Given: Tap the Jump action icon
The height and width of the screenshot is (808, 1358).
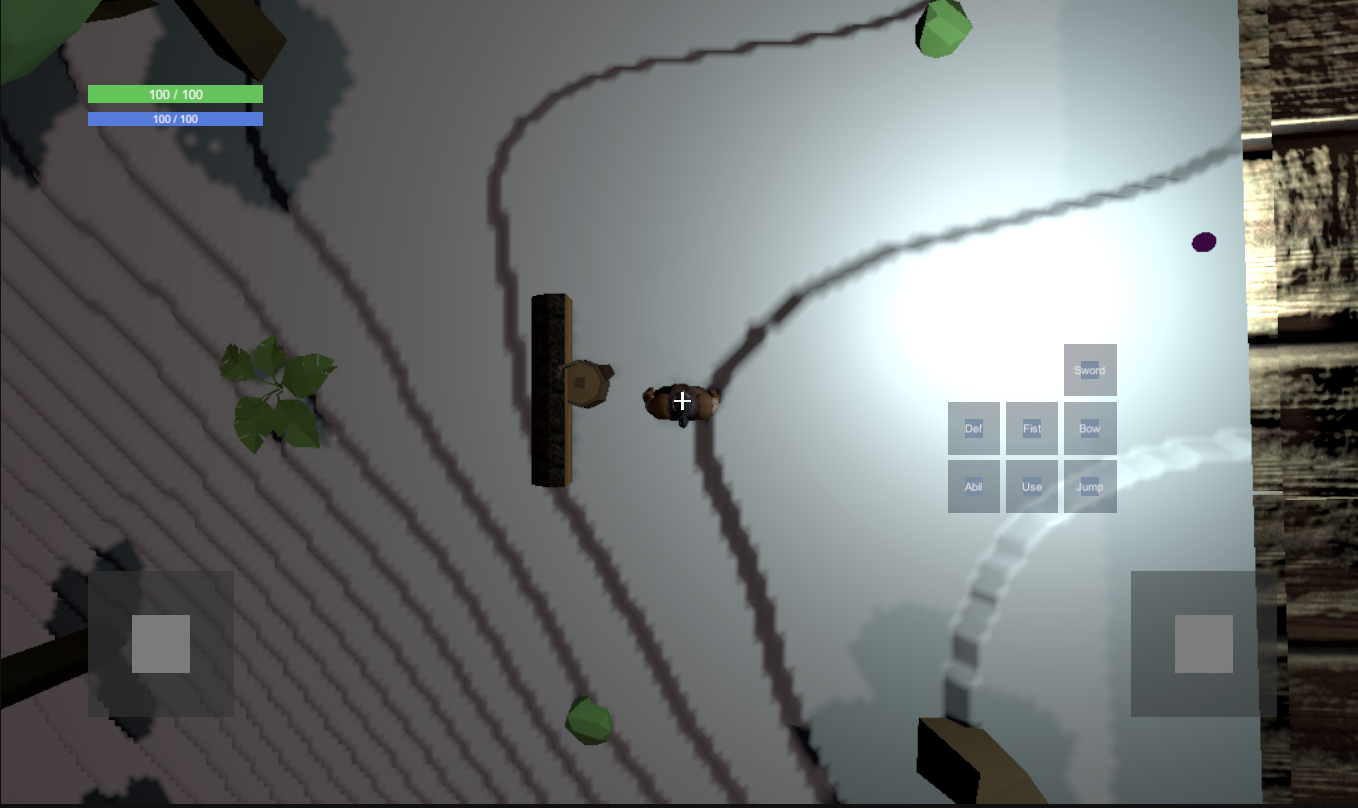Looking at the screenshot, I should (1090, 486).
